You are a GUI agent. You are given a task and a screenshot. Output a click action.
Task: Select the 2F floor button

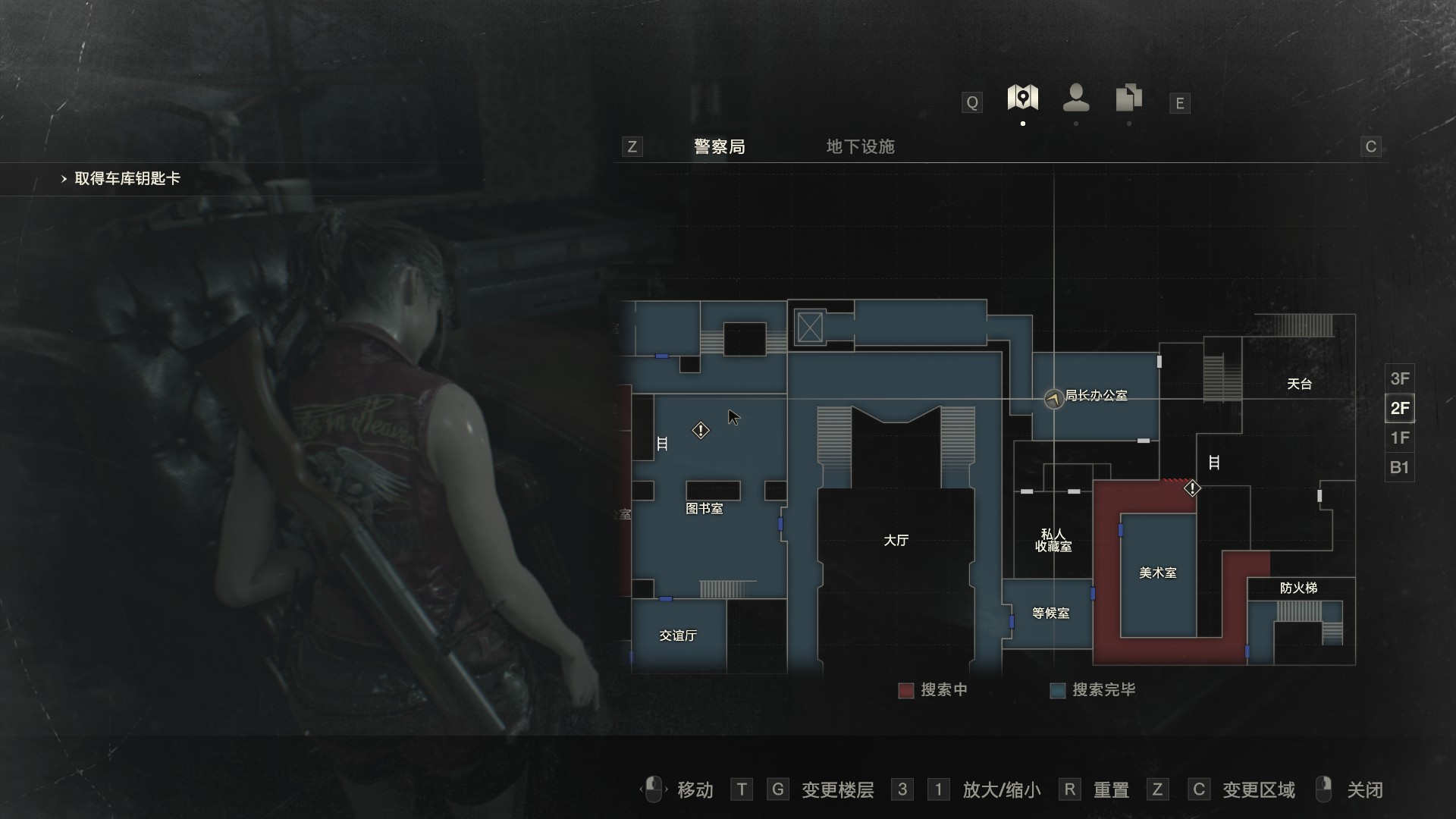(x=1399, y=408)
